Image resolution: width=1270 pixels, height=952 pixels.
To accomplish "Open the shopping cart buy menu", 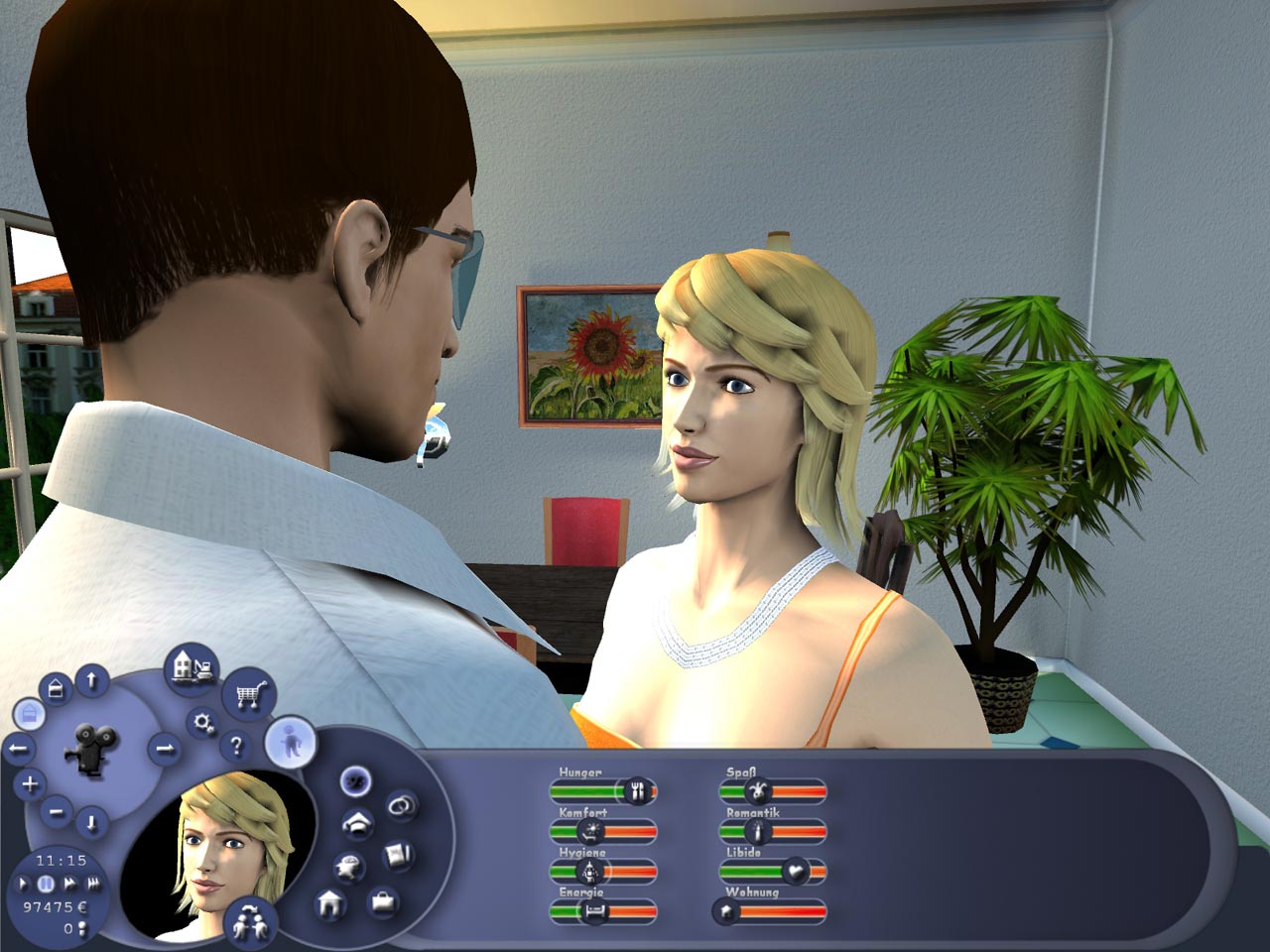I will (x=251, y=692).
